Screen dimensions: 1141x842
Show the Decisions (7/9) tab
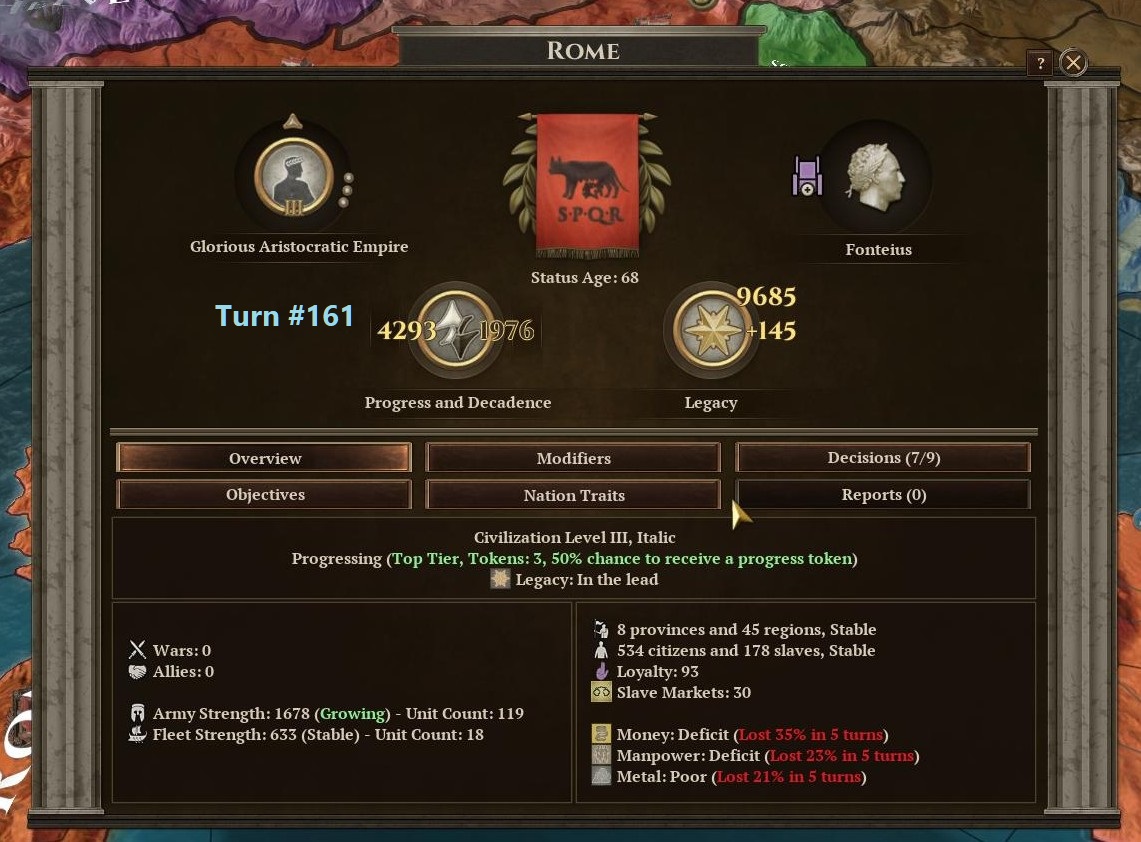click(x=883, y=458)
